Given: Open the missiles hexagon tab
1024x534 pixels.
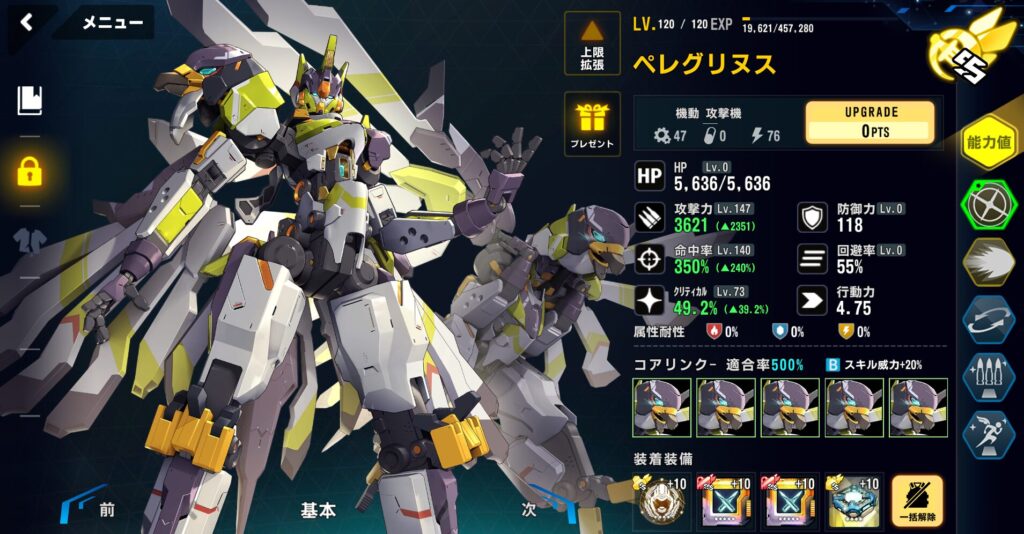Looking at the screenshot, I should [988, 377].
